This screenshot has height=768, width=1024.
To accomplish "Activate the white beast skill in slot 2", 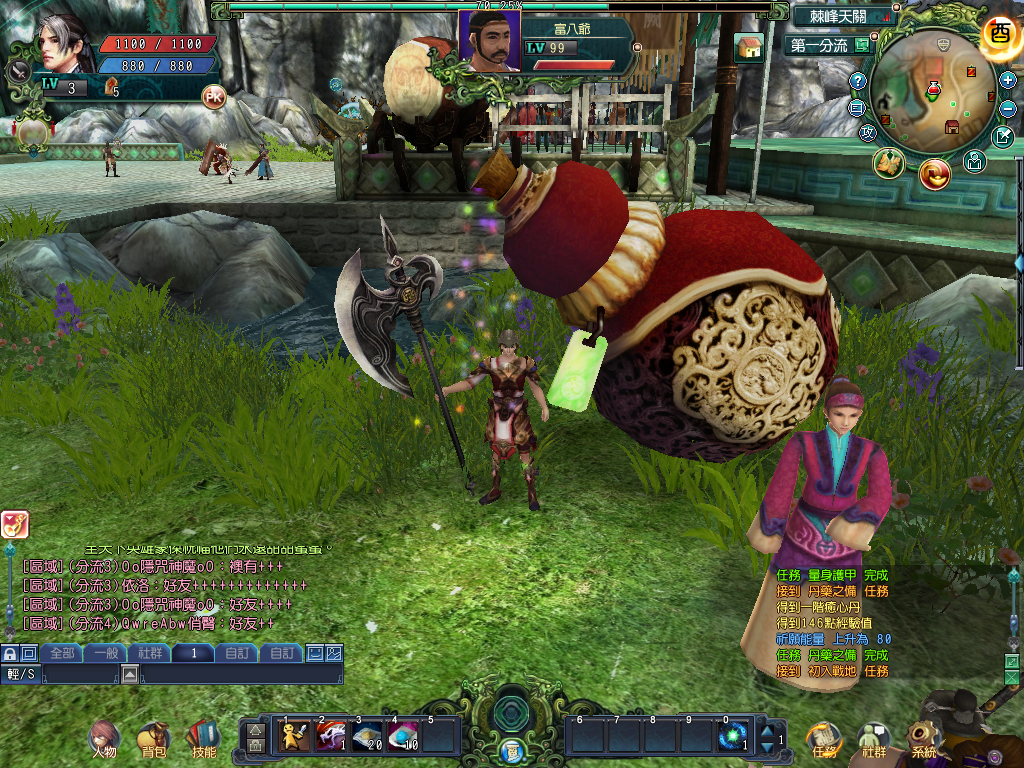I will [330, 737].
